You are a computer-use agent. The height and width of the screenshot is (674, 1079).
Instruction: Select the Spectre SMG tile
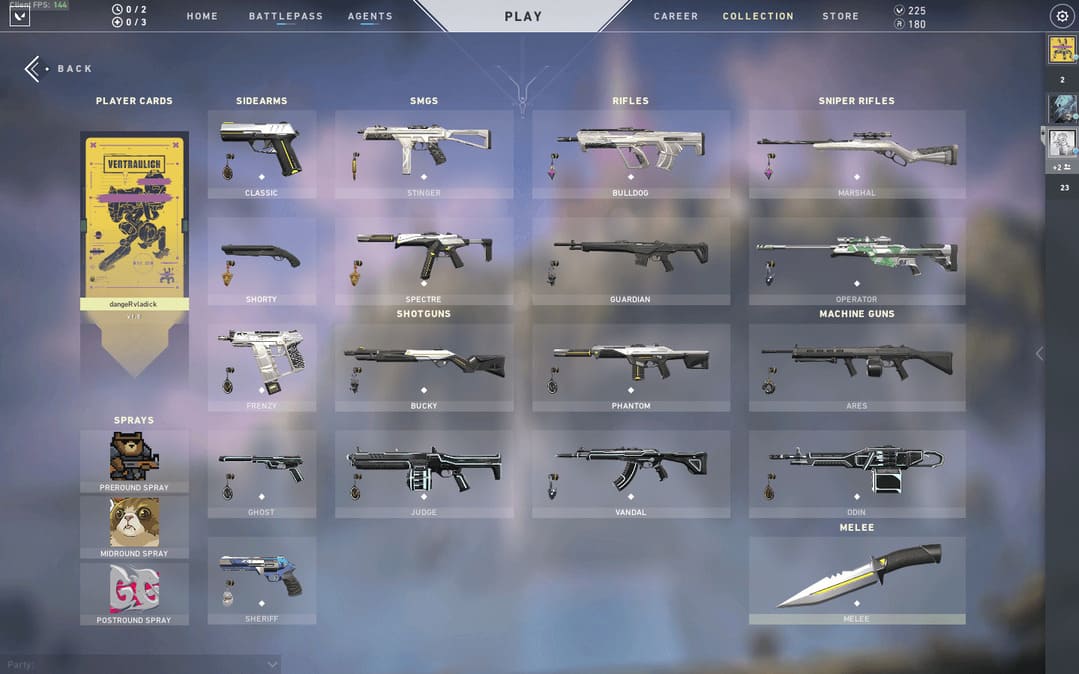pyautogui.click(x=424, y=260)
